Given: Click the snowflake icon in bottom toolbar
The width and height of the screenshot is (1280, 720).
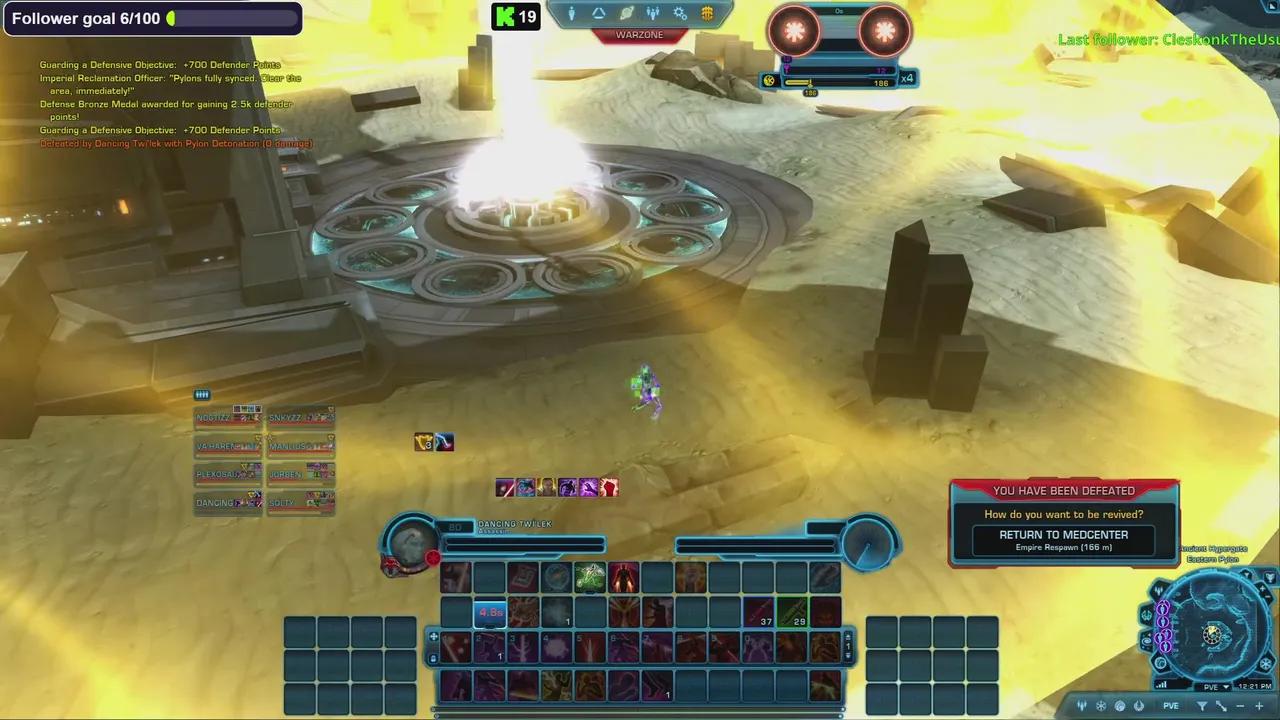Looking at the screenshot, I should (1101, 706).
